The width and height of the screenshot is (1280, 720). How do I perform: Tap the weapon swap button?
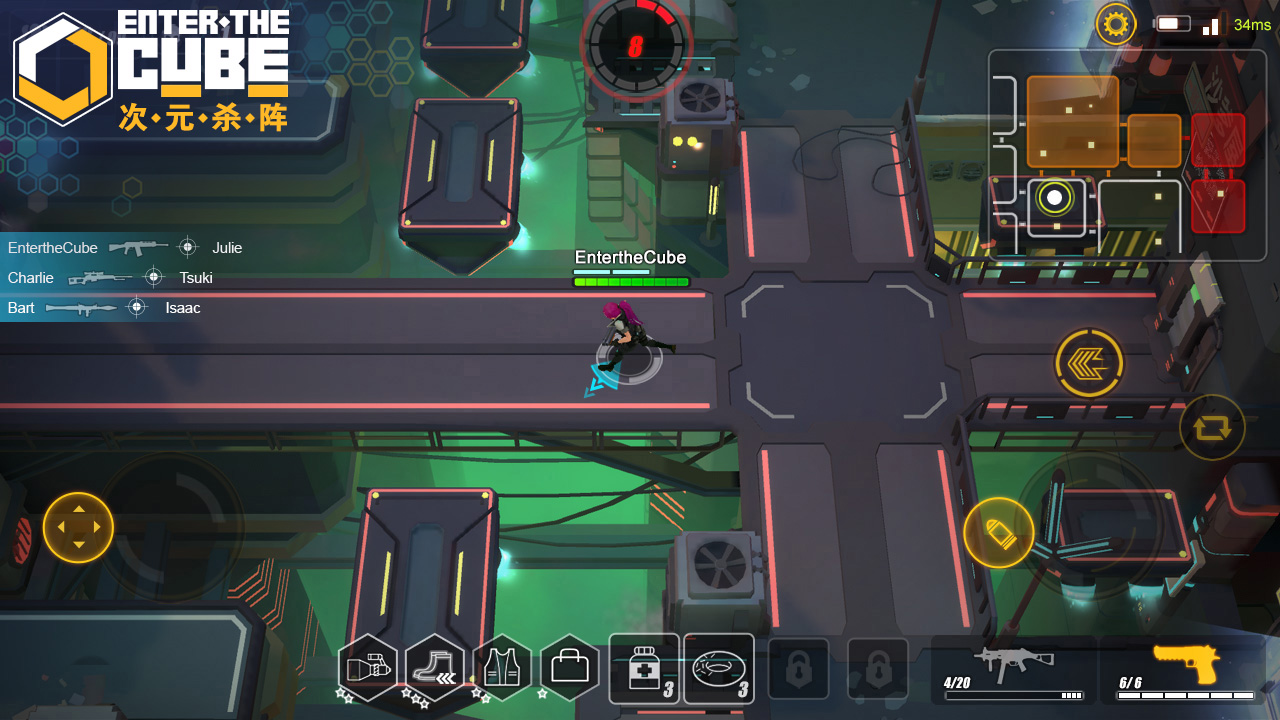tap(1212, 427)
